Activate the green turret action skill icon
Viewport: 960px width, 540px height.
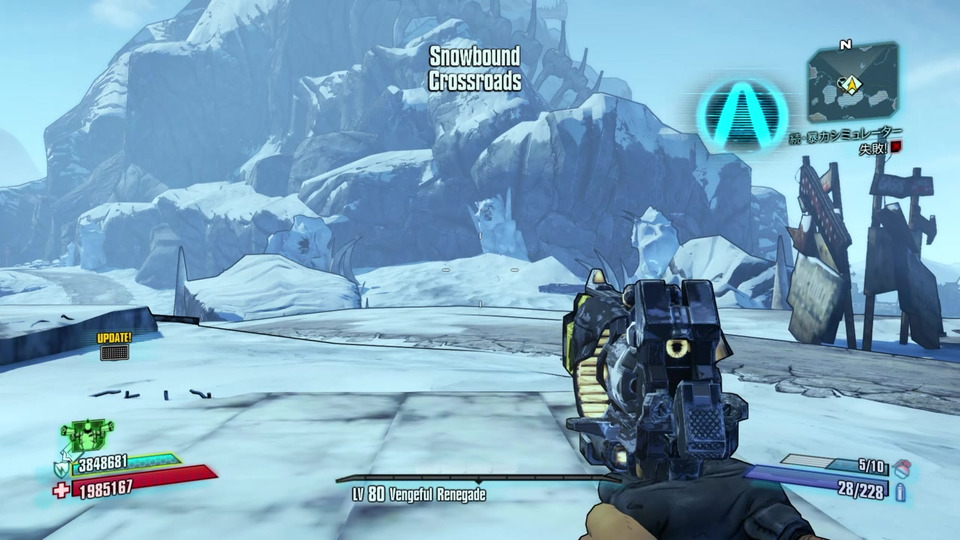[x=86, y=433]
